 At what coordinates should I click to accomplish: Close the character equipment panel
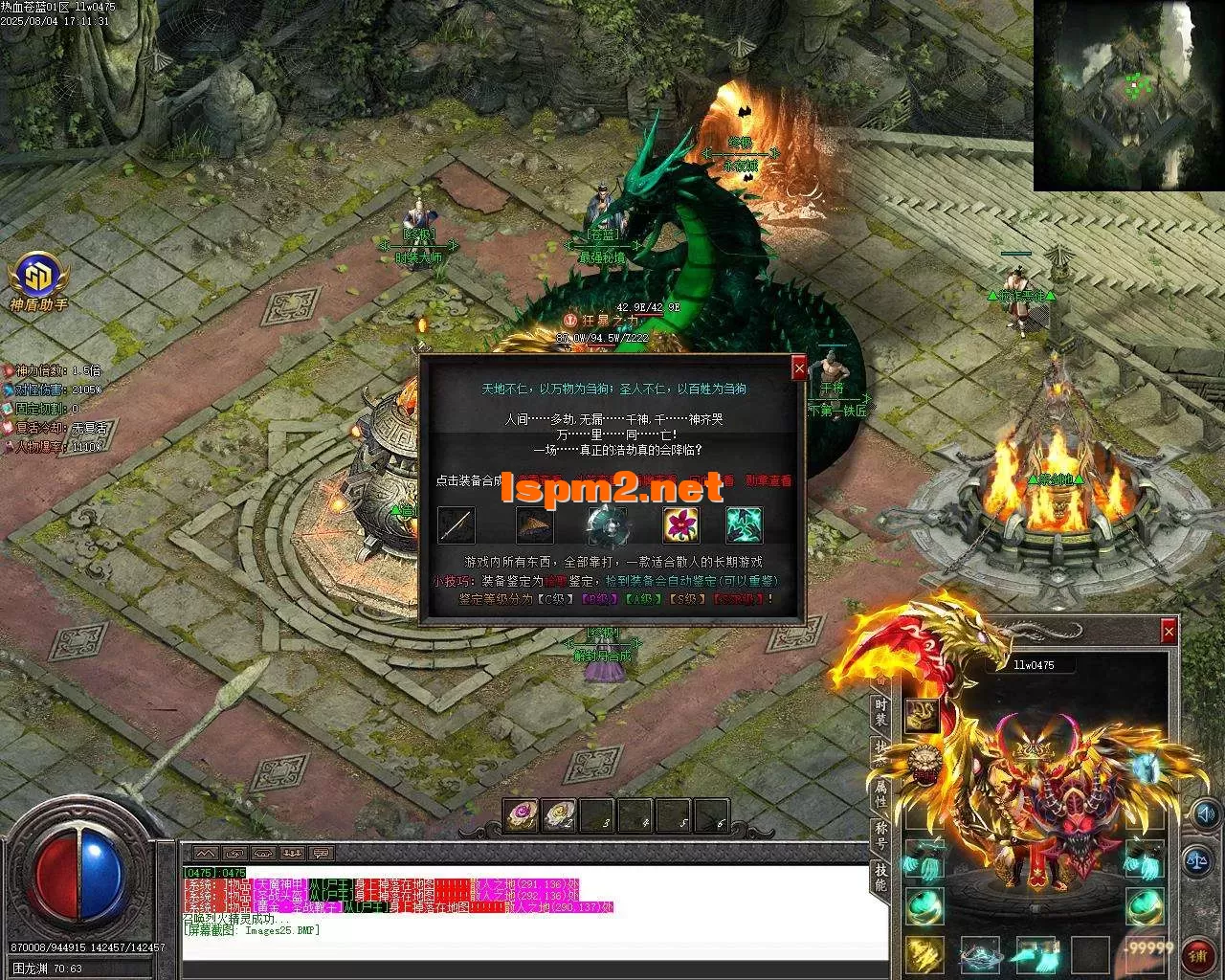(x=1169, y=631)
